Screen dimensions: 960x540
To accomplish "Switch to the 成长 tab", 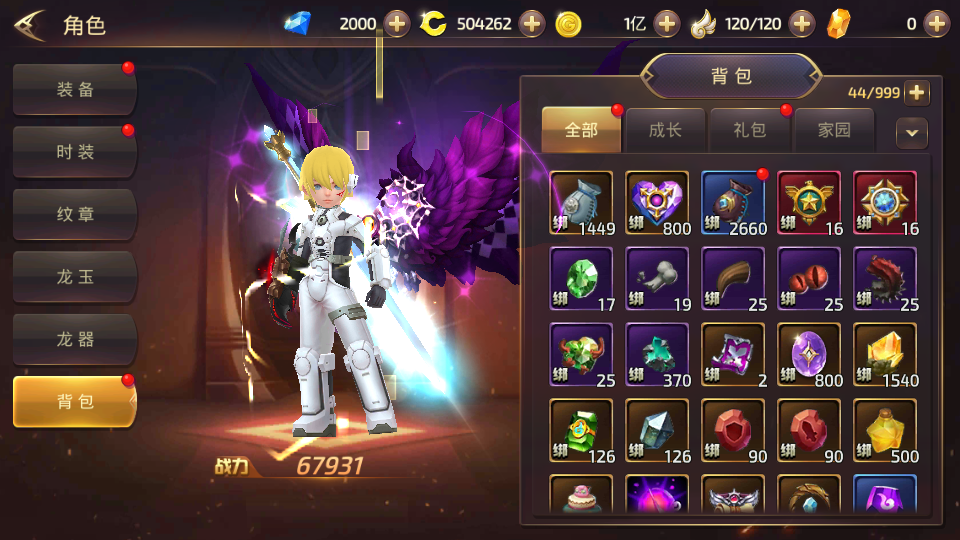I will [x=665, y=130].
